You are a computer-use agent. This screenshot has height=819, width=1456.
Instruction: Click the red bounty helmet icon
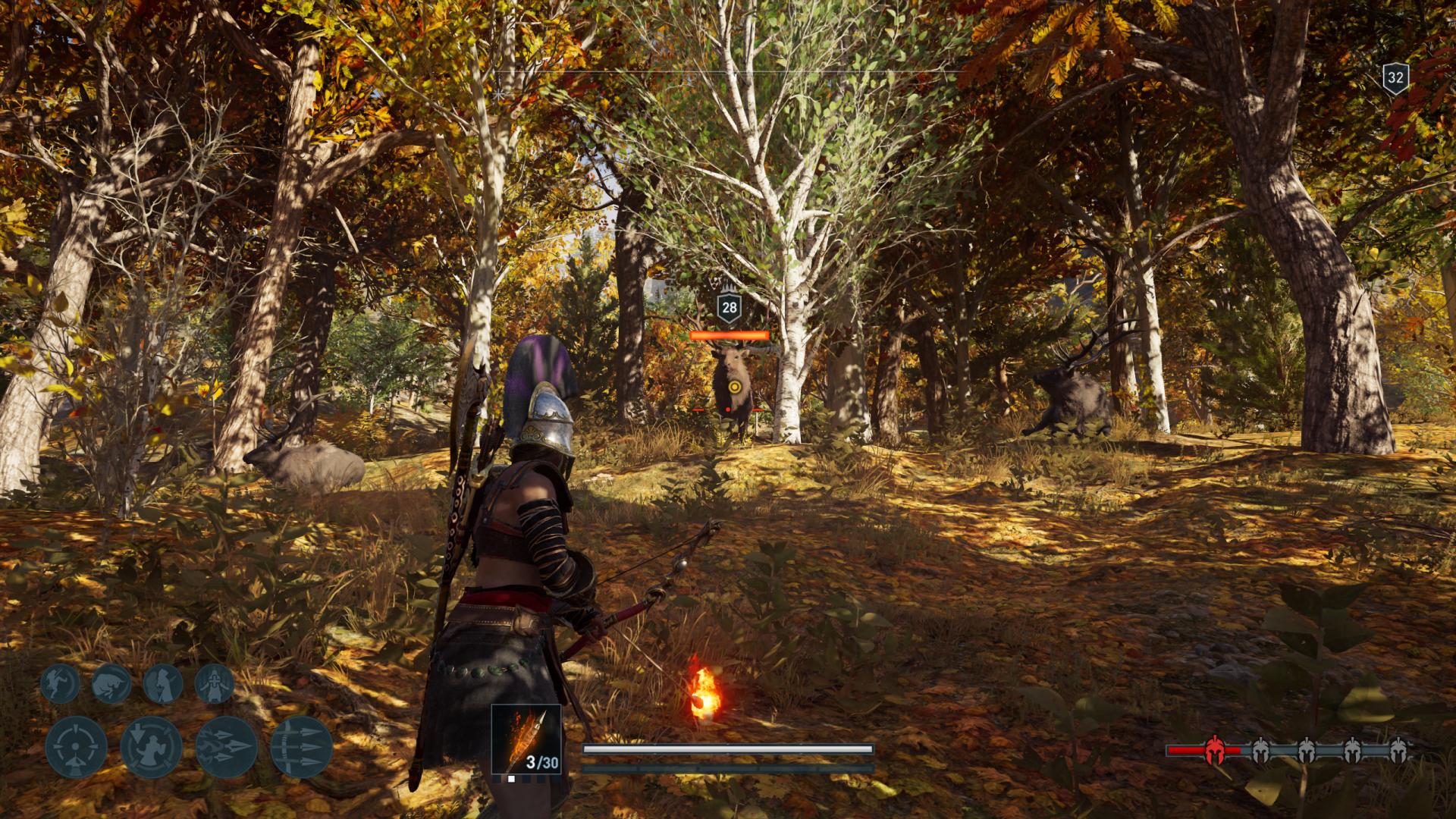click(x=1215, y=750)
